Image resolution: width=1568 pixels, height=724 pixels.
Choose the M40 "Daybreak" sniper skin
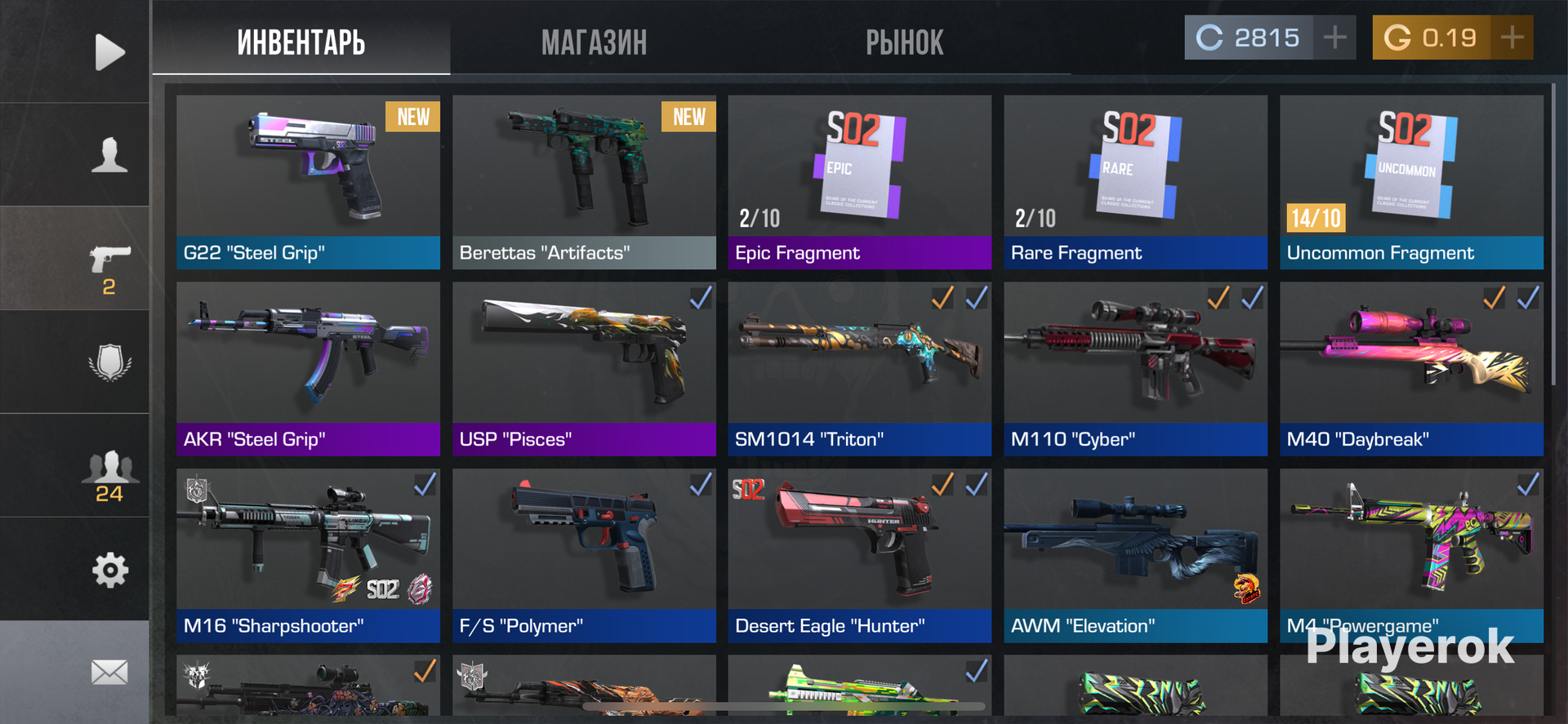pos(1411,368)
